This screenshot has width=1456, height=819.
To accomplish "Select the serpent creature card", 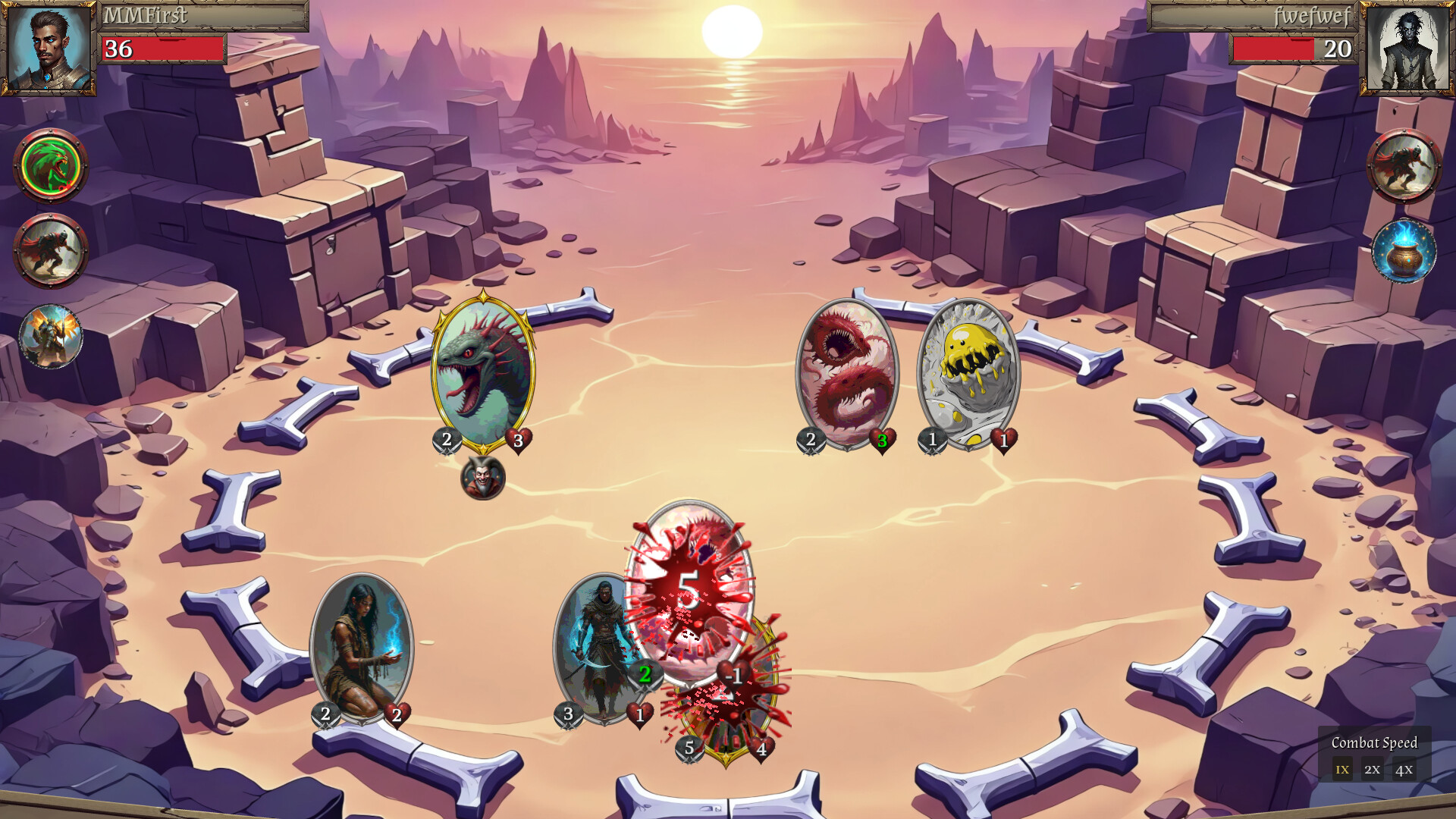I will point(483,372).
